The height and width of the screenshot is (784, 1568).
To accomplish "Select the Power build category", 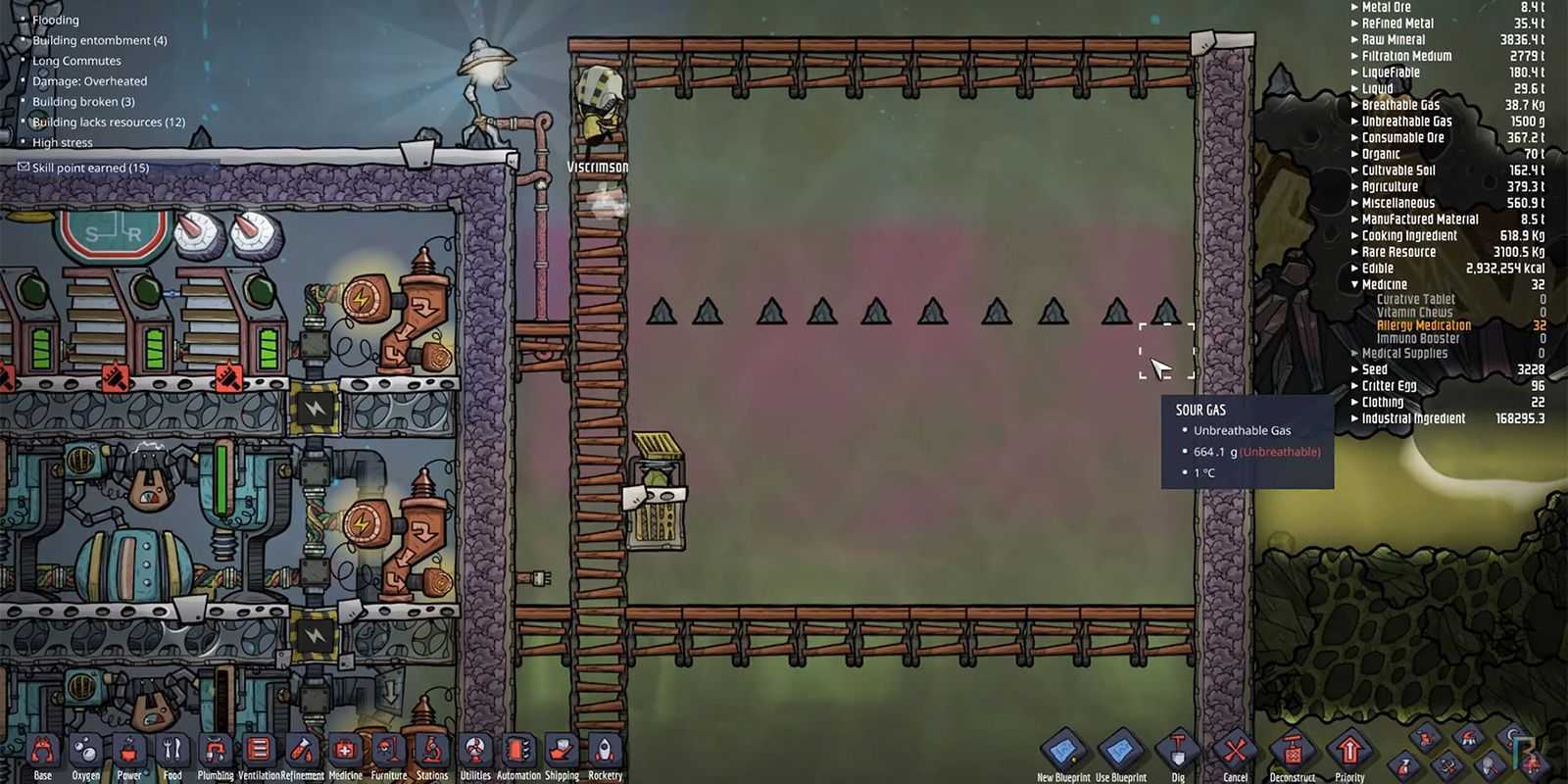I will tap(128, 754).
